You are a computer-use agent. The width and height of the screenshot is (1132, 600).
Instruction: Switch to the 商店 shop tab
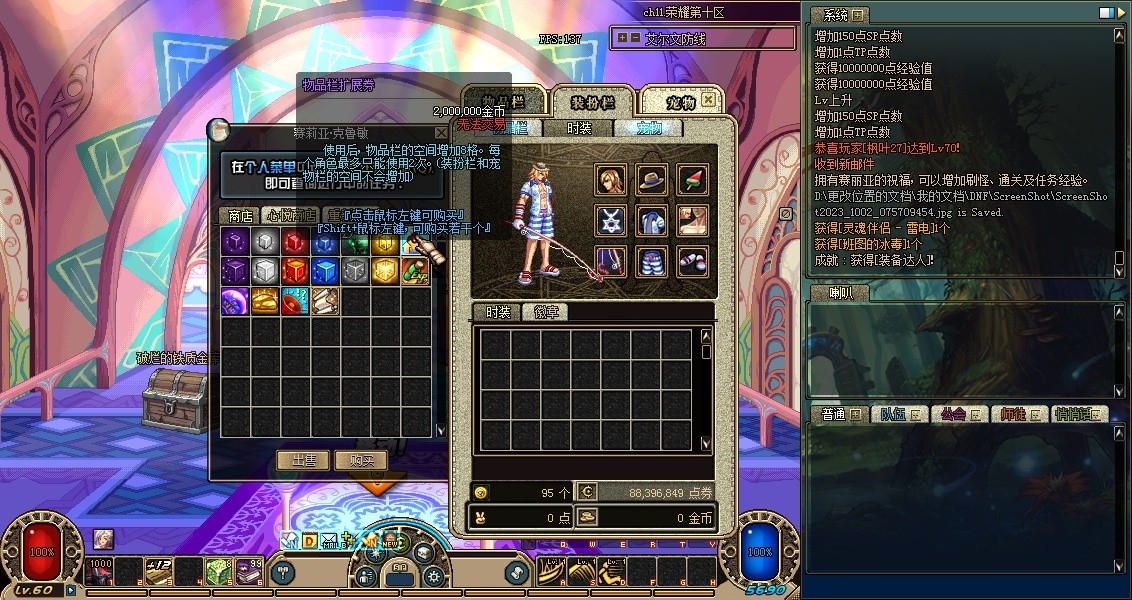coord(240,215)
